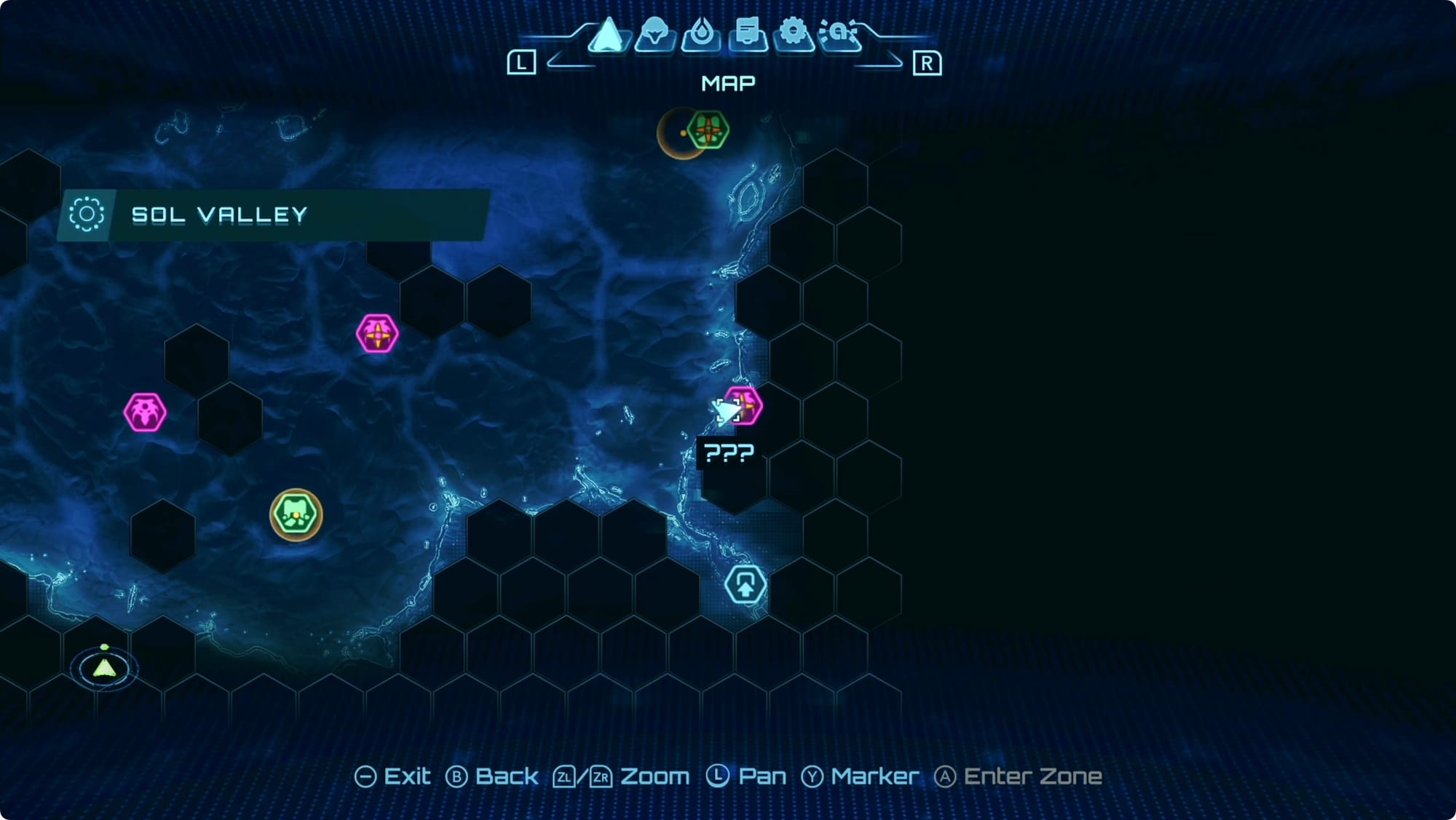Select the green player position arrow
The image size is (1456, 820).
(x=105, y=667)
